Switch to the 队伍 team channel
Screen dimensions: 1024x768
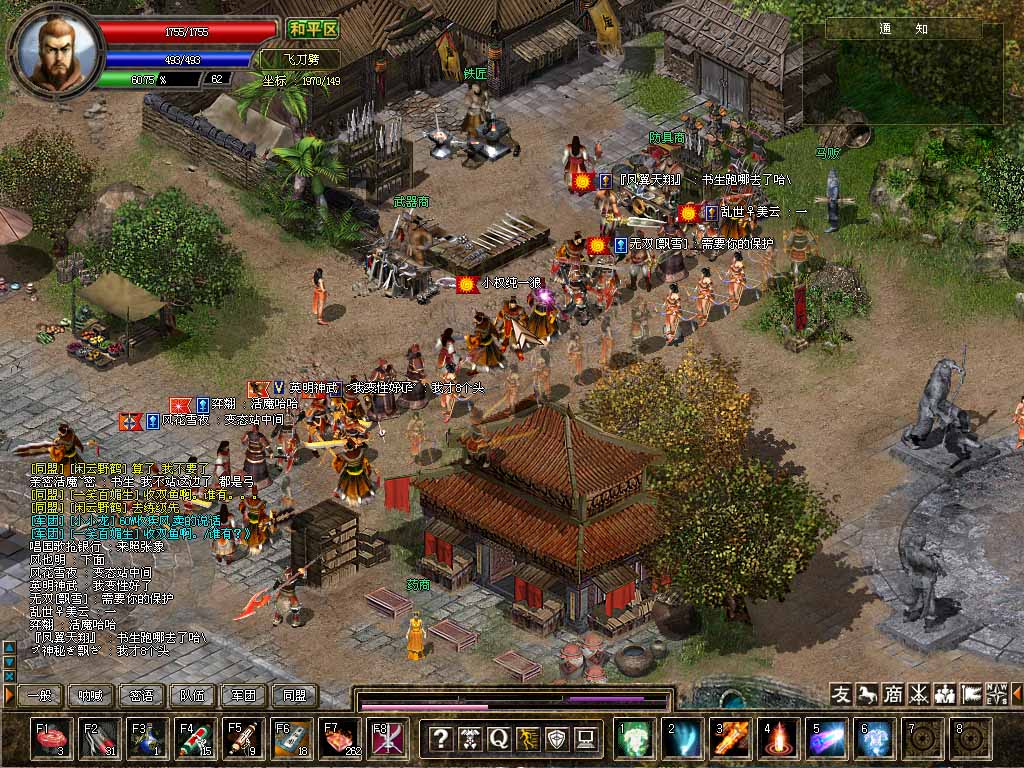coord(193,695)
